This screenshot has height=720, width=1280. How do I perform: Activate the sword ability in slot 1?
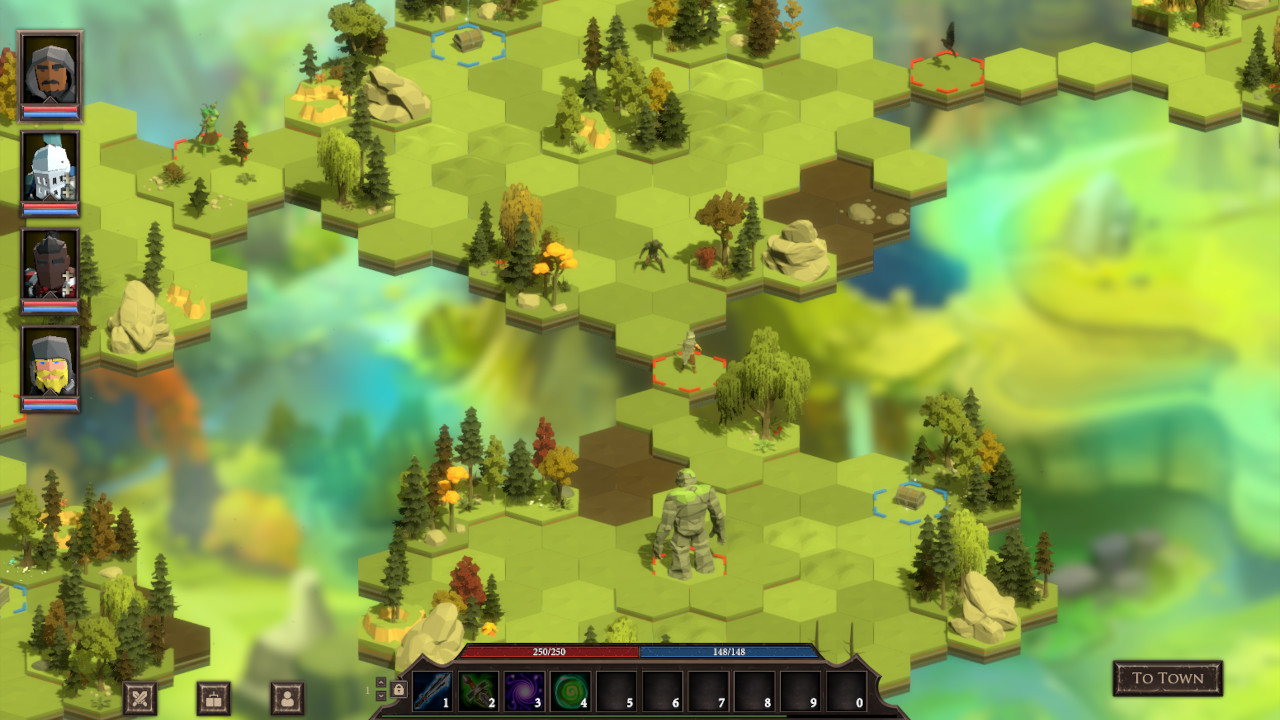pyautogui.click(x=432, y=690)
